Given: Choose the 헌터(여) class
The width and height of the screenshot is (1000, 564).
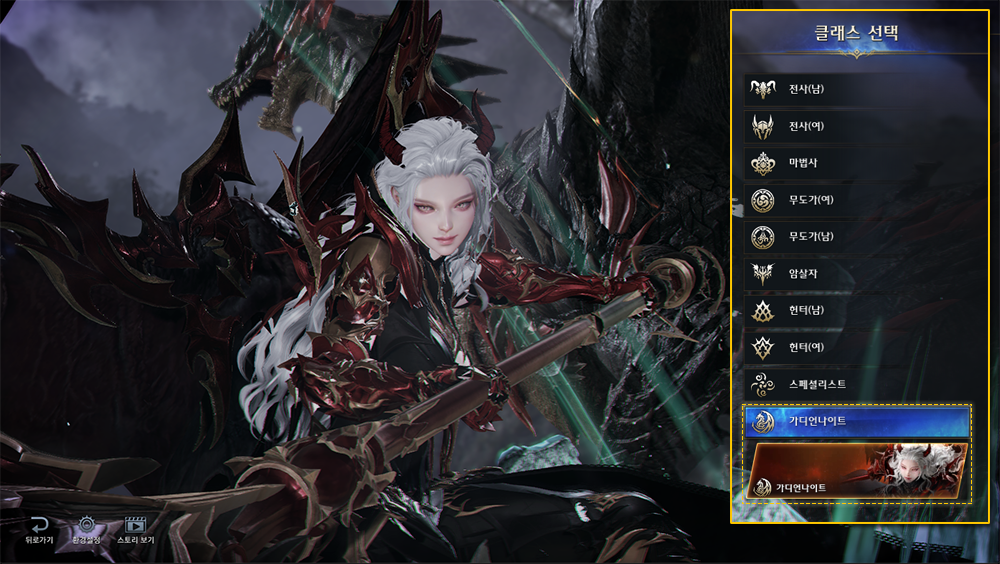Looking at the screenshot, I should [x=855, y=347].
